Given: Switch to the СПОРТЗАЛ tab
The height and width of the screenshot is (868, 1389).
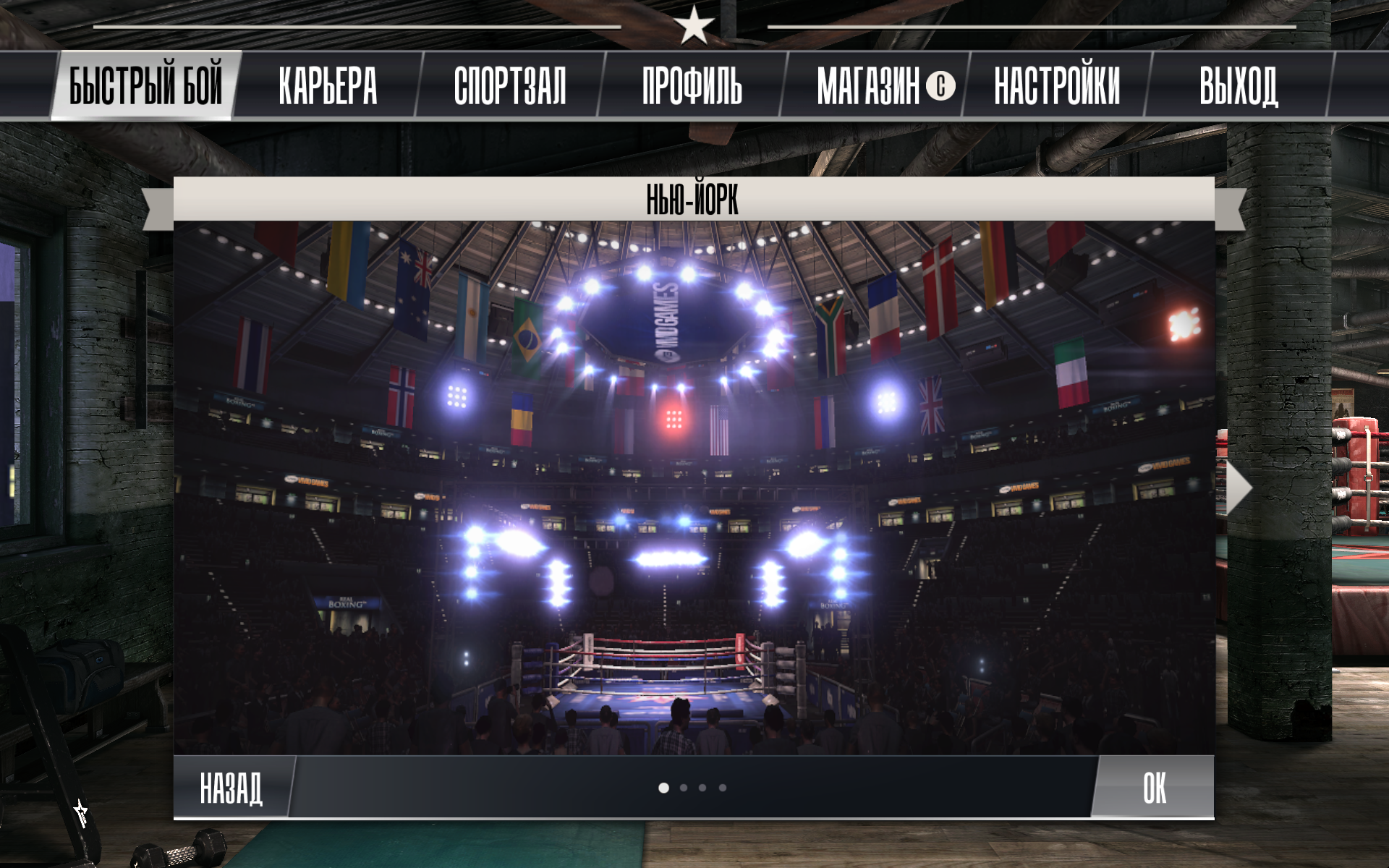Looking at the screenshot, I should (510, 85).
